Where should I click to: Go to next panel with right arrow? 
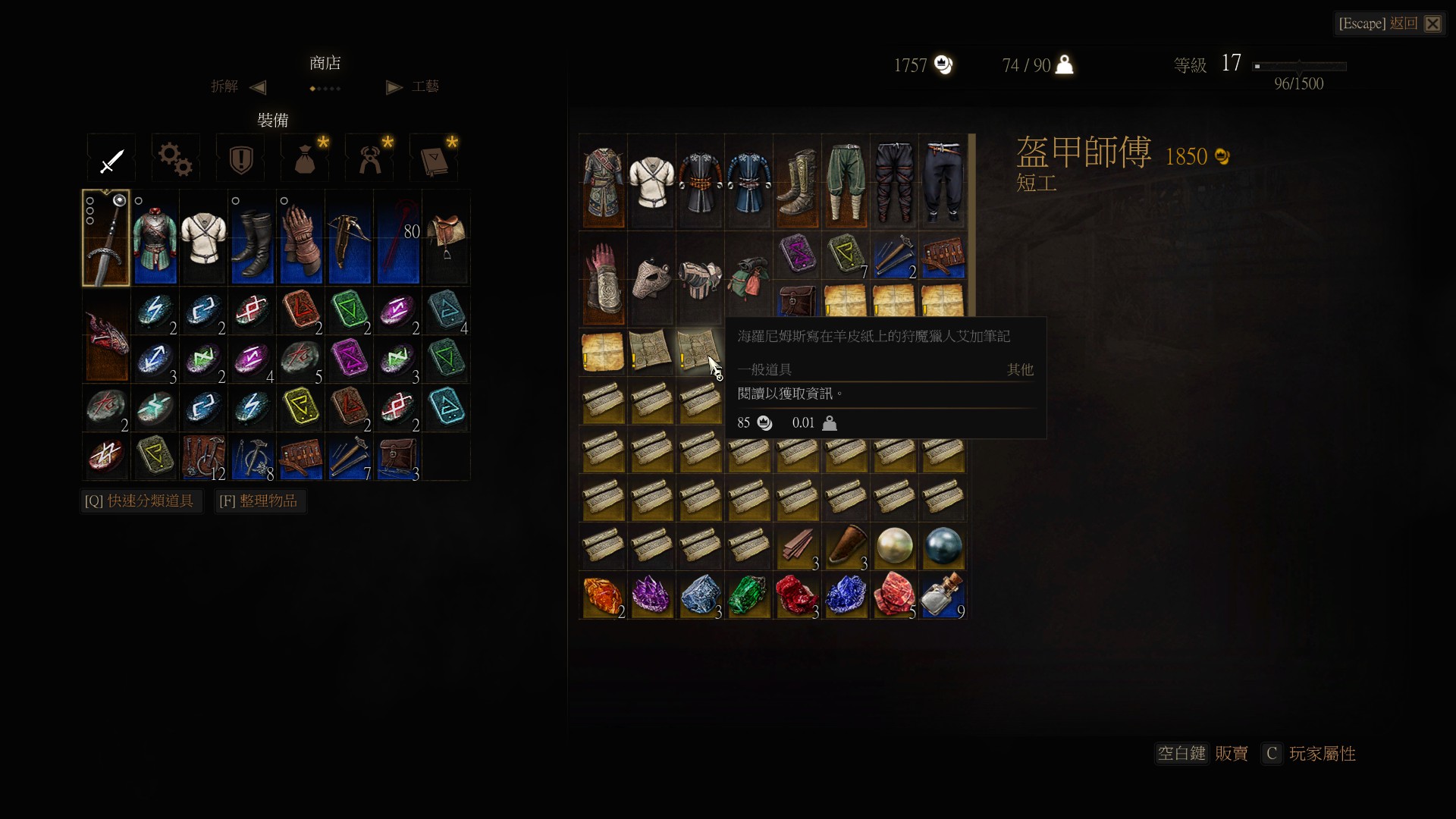[x=394, y=87]
